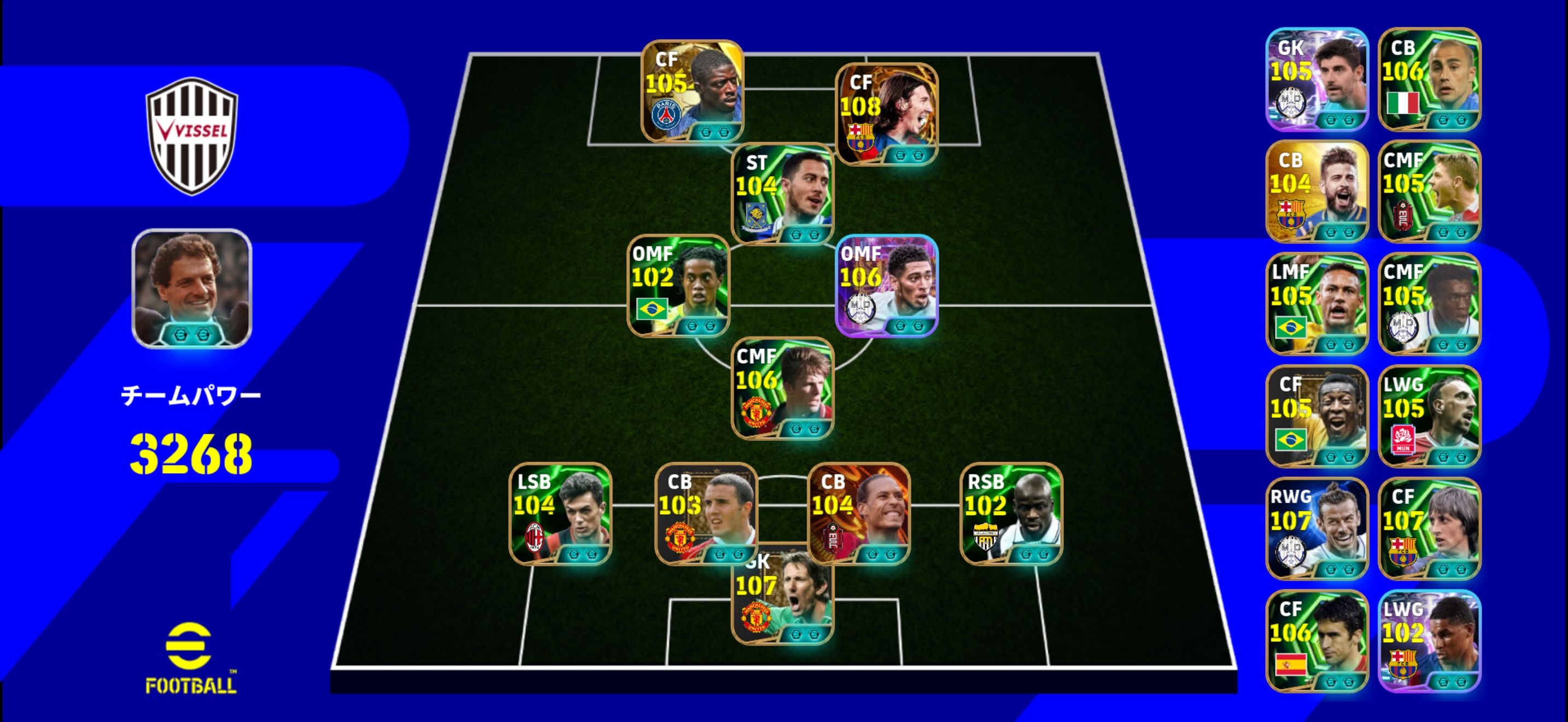Select the substitute CF 106 Spain card
1568x722 pixels.
pyautogui.click(x=1317, y=641)
